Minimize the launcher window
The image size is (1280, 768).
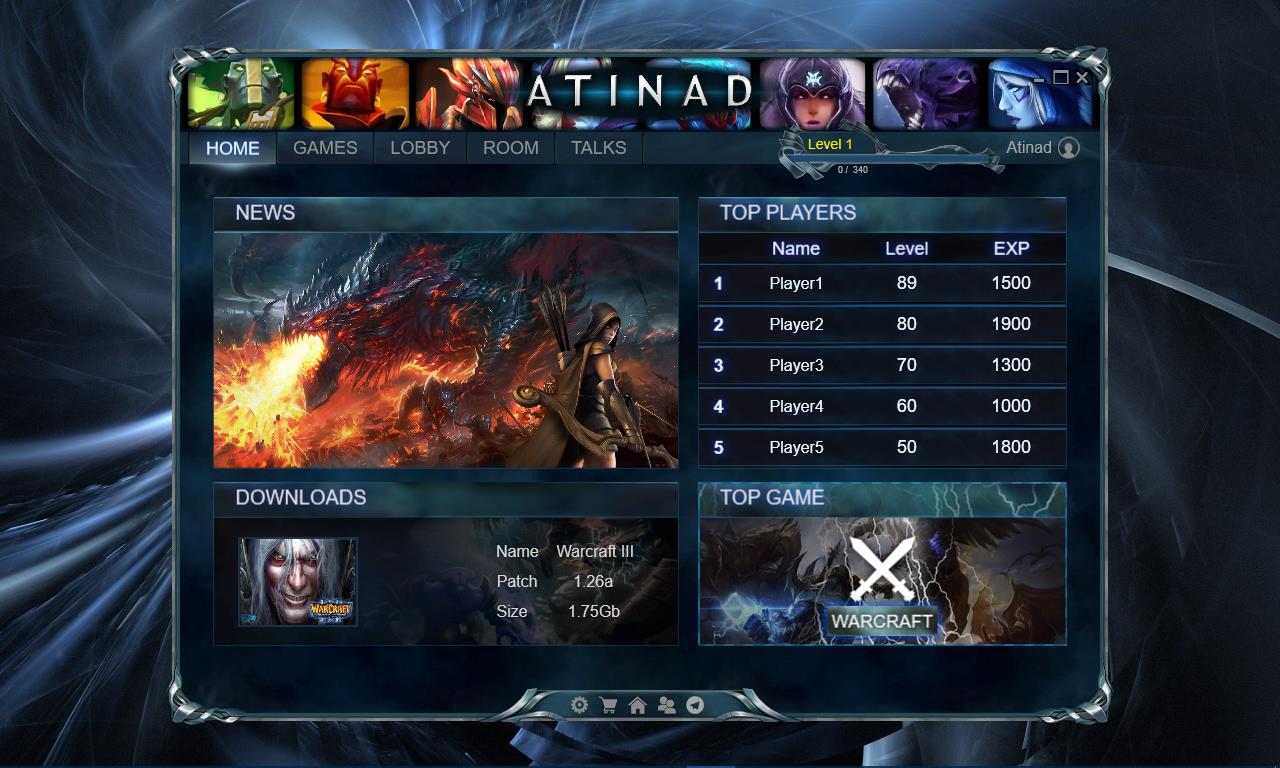click(1040, 78)
